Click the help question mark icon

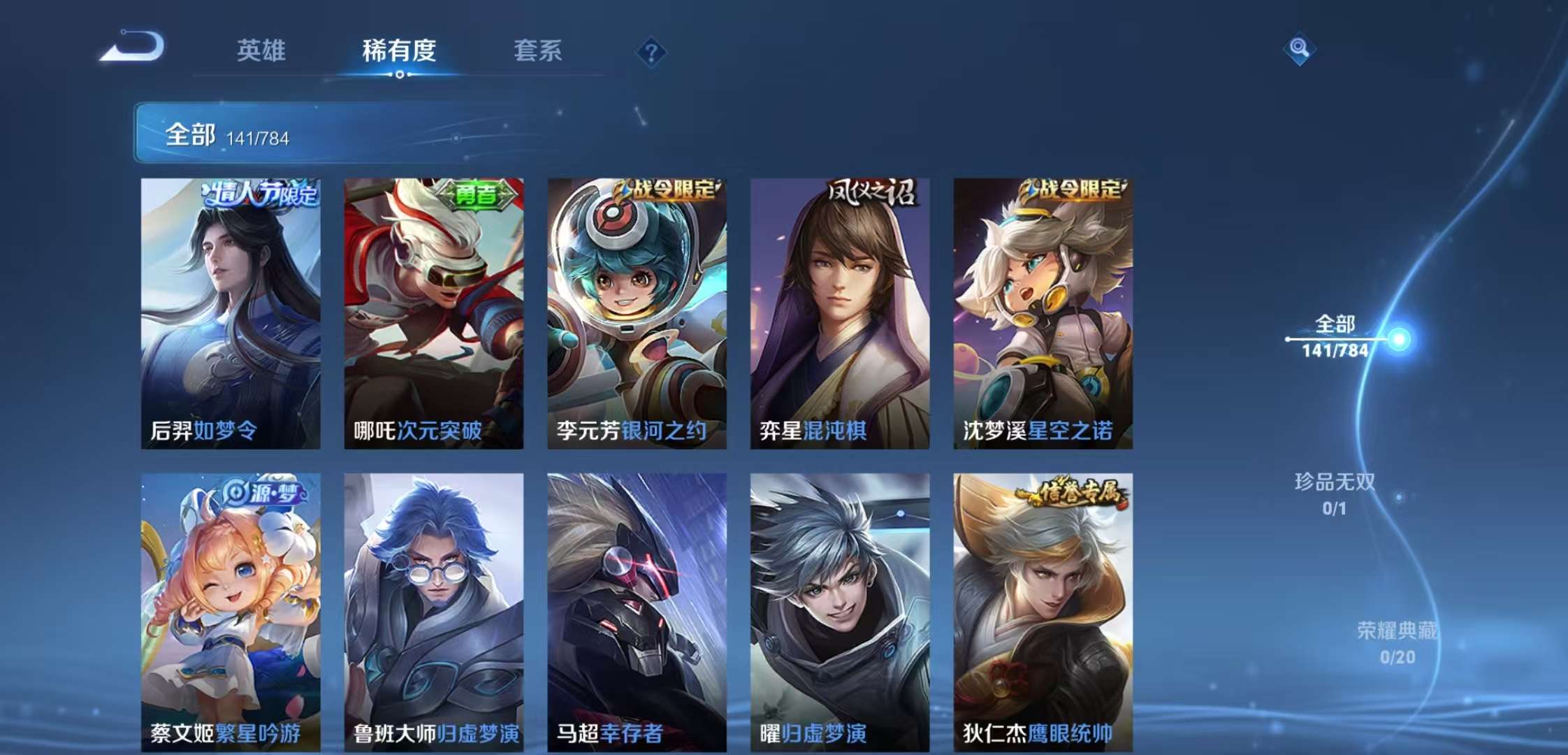point(651,52)
